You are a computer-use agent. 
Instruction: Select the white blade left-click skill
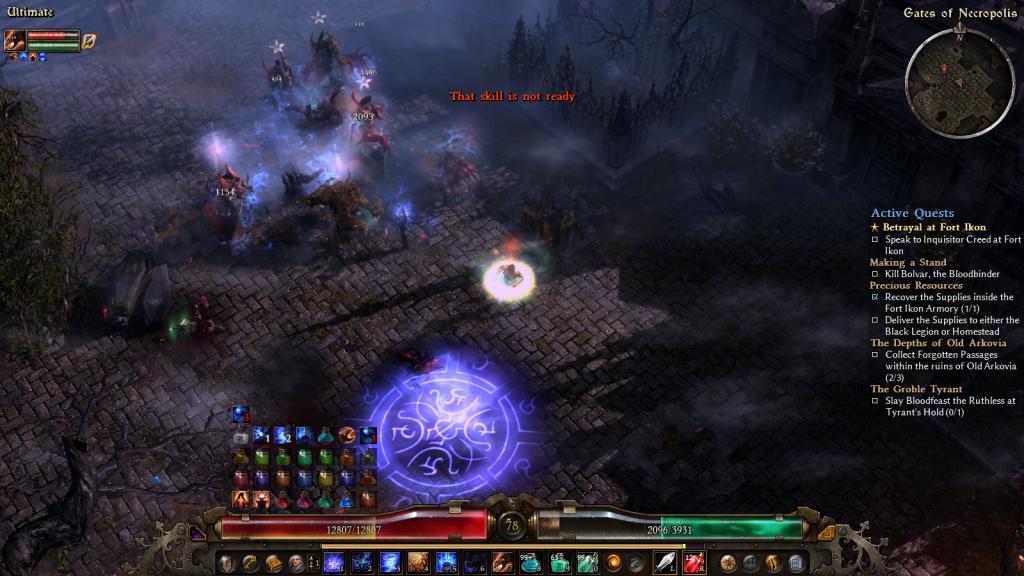(665, 563)
